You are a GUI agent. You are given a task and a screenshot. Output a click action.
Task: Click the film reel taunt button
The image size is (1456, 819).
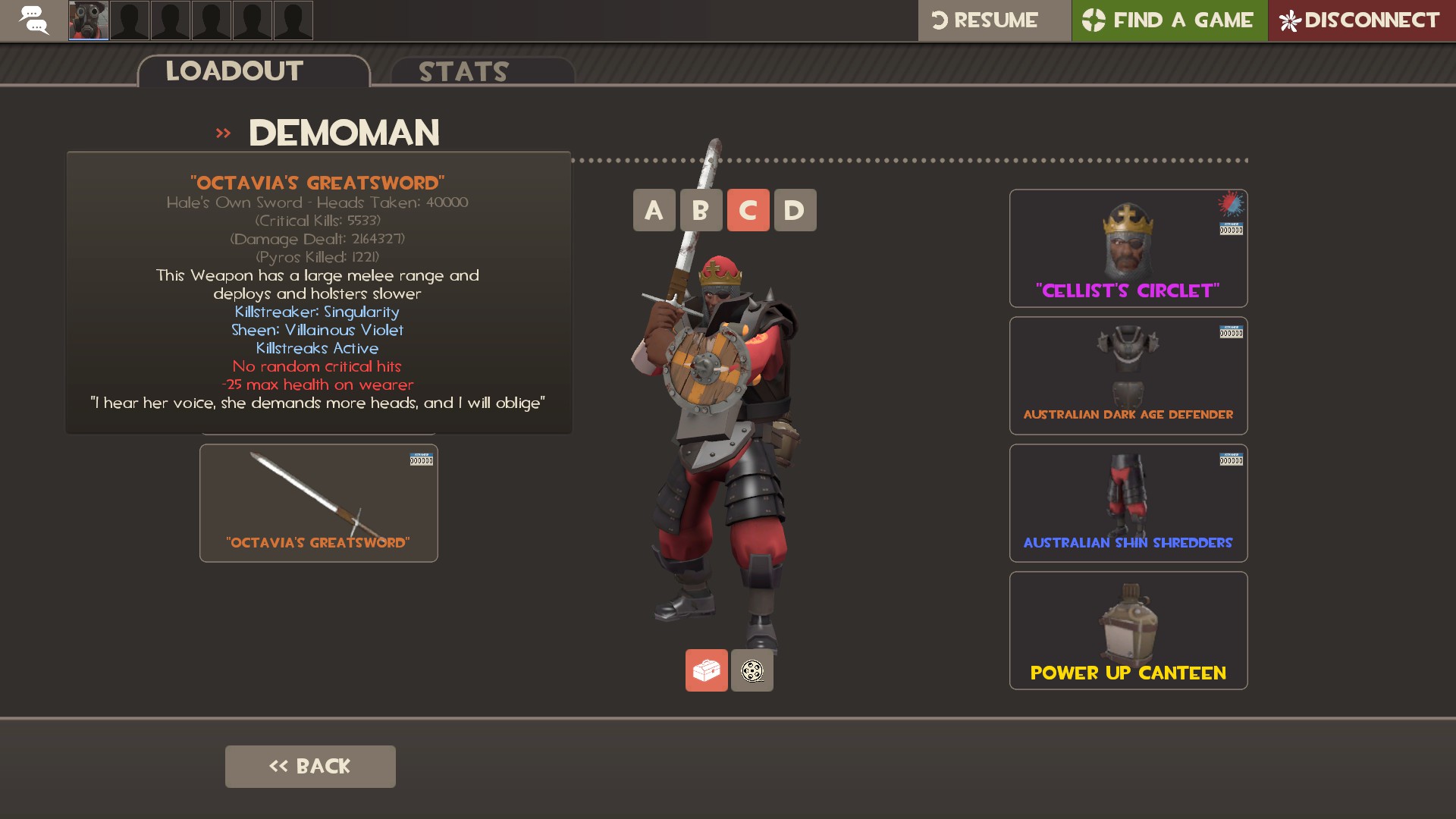pos(752,670)
